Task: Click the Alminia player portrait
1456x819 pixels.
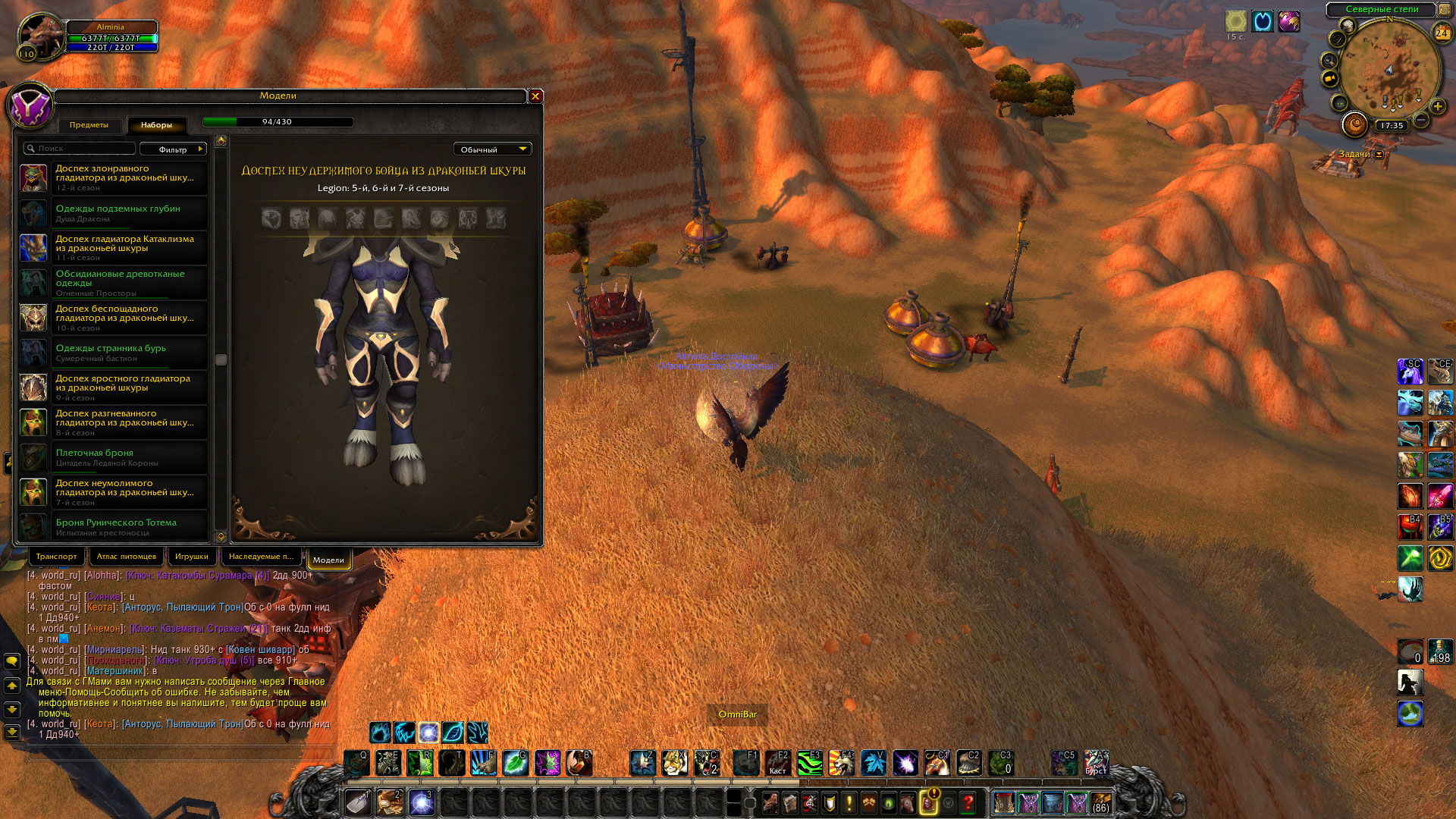Action: click(40, 35)
